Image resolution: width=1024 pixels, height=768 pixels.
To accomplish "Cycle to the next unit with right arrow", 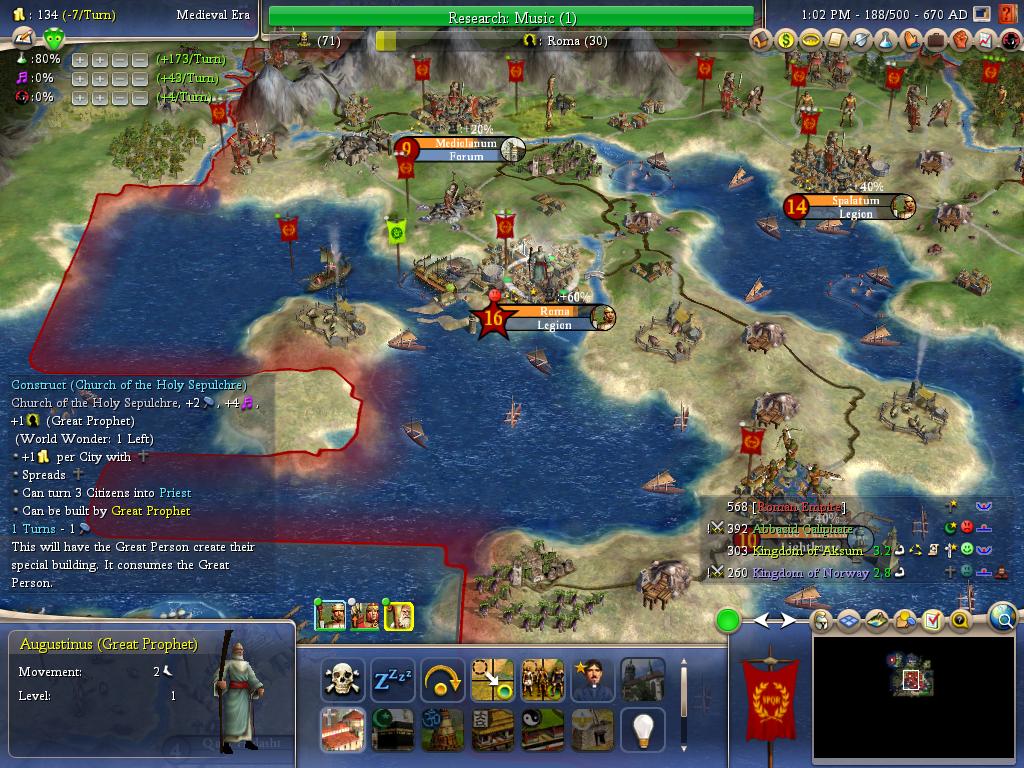I will pos(788,621).
